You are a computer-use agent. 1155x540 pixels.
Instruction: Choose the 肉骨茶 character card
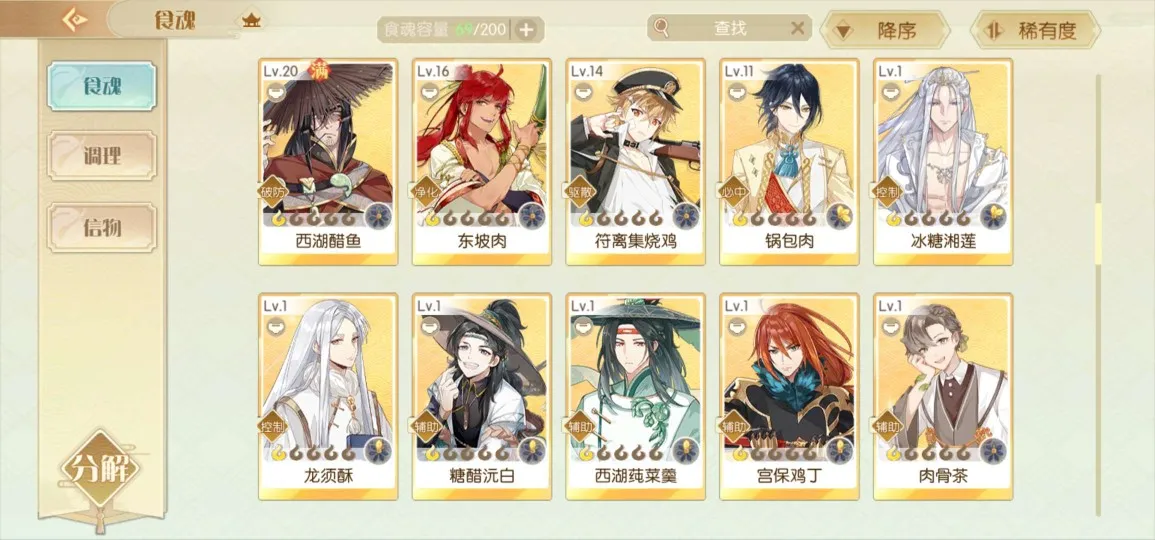pos(943,395)
